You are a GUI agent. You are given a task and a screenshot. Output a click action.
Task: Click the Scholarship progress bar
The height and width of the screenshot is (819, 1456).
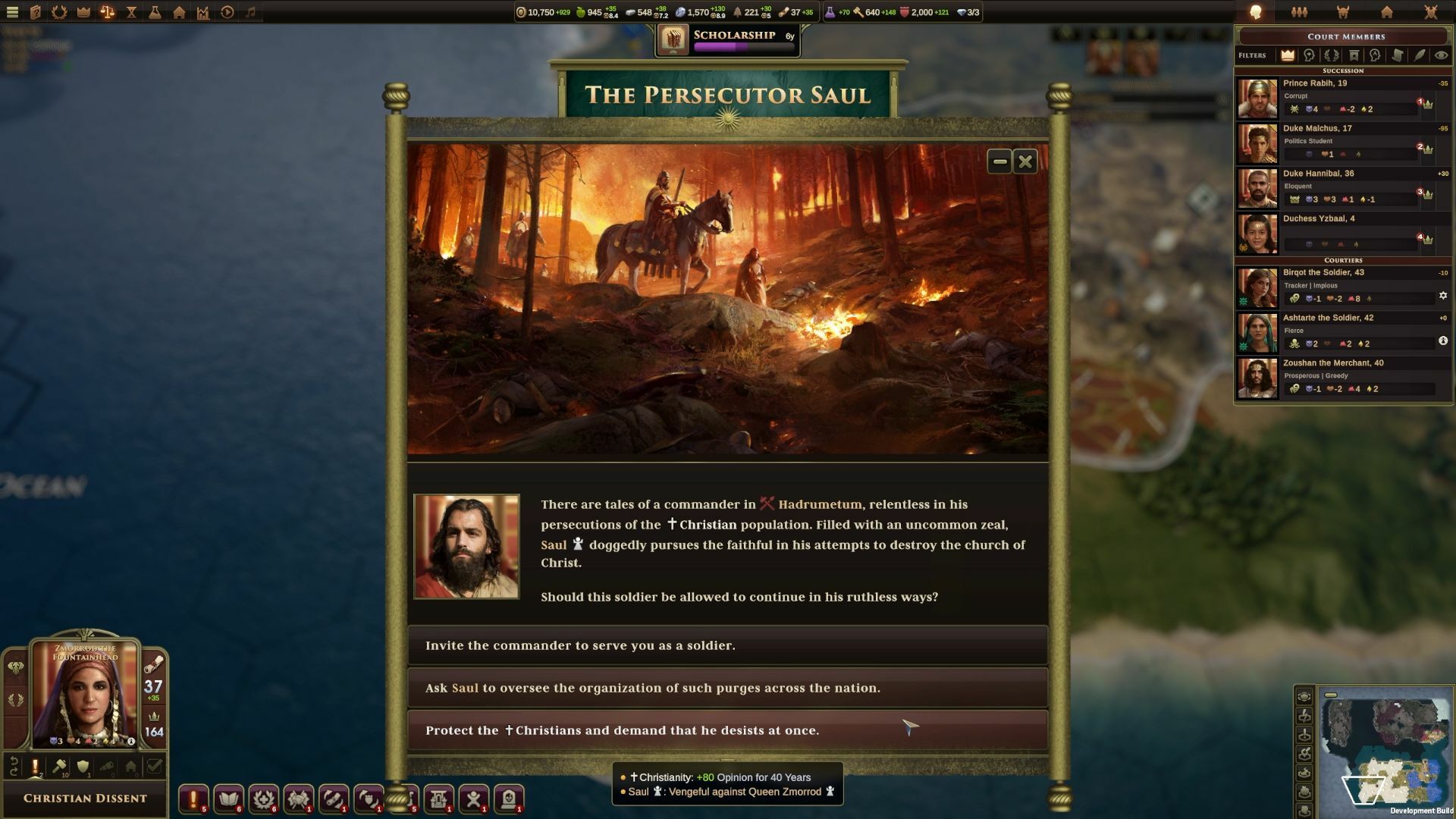click(726, 46)
